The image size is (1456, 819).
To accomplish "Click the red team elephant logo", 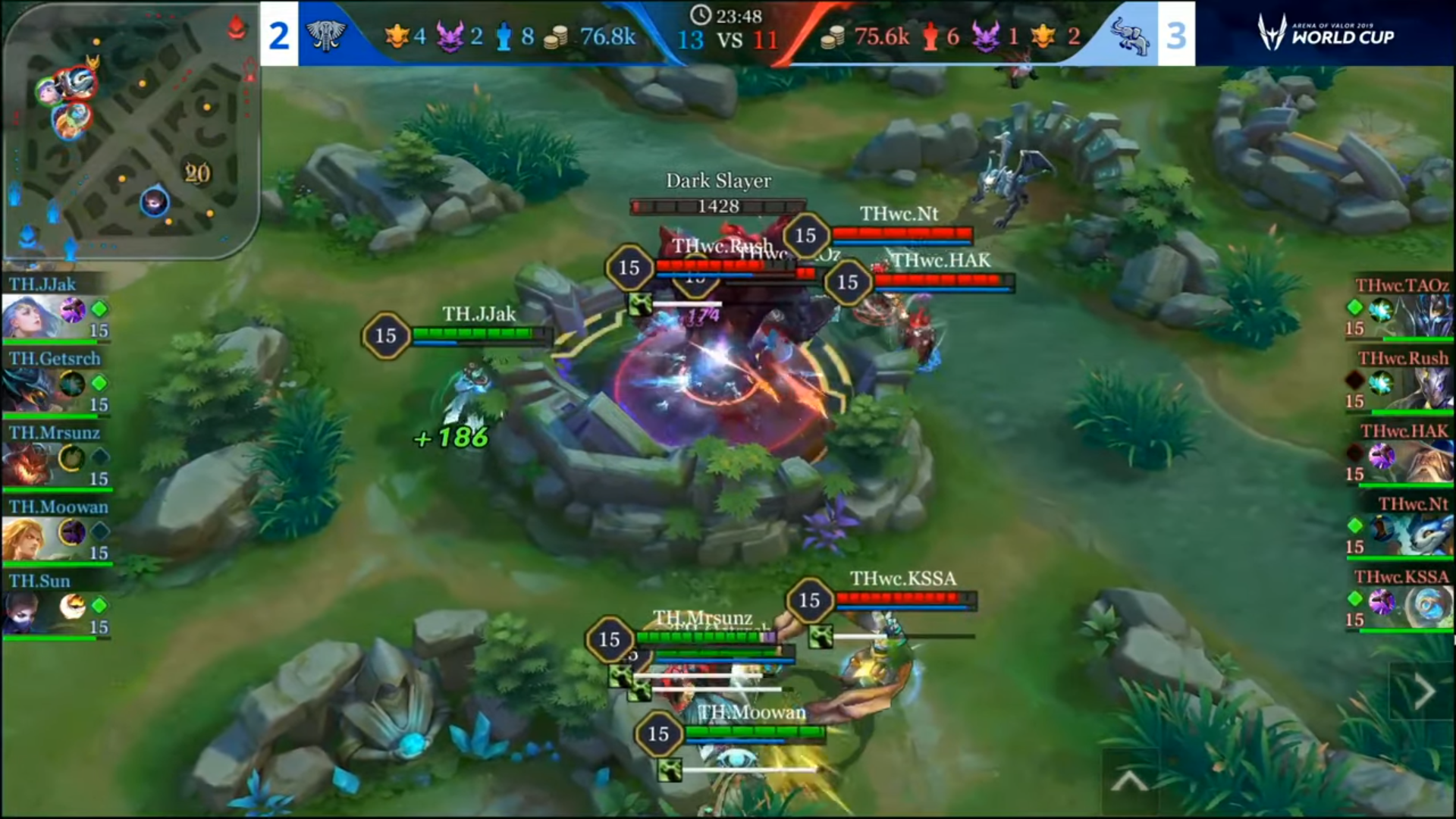I will pos(1129,35).
